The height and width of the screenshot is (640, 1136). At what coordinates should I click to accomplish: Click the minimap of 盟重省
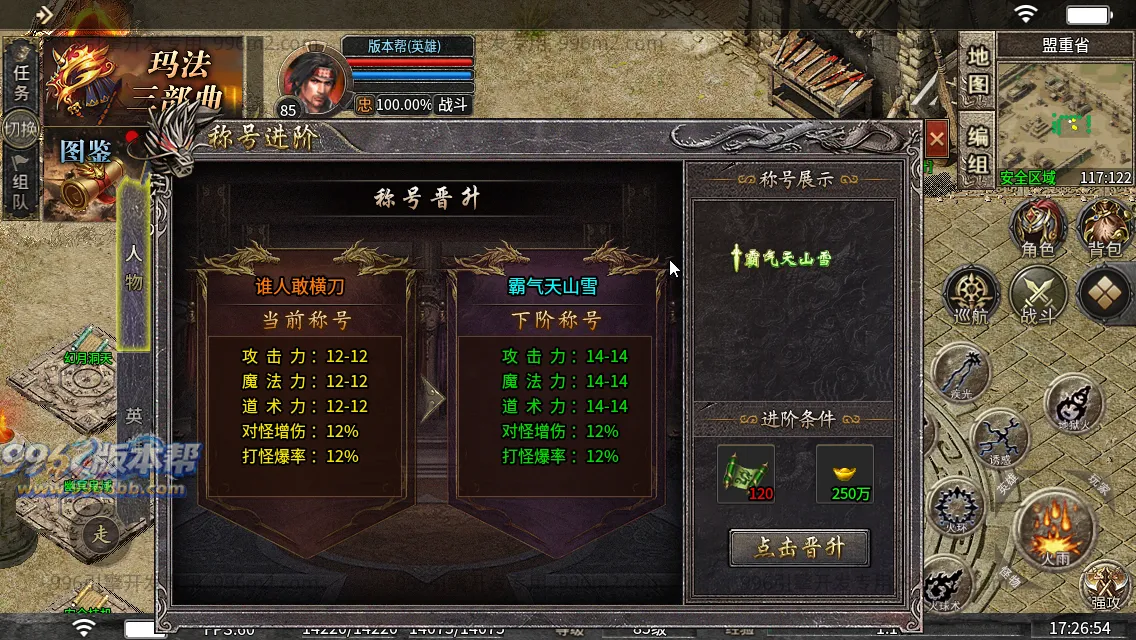(x=1066, y=122)
